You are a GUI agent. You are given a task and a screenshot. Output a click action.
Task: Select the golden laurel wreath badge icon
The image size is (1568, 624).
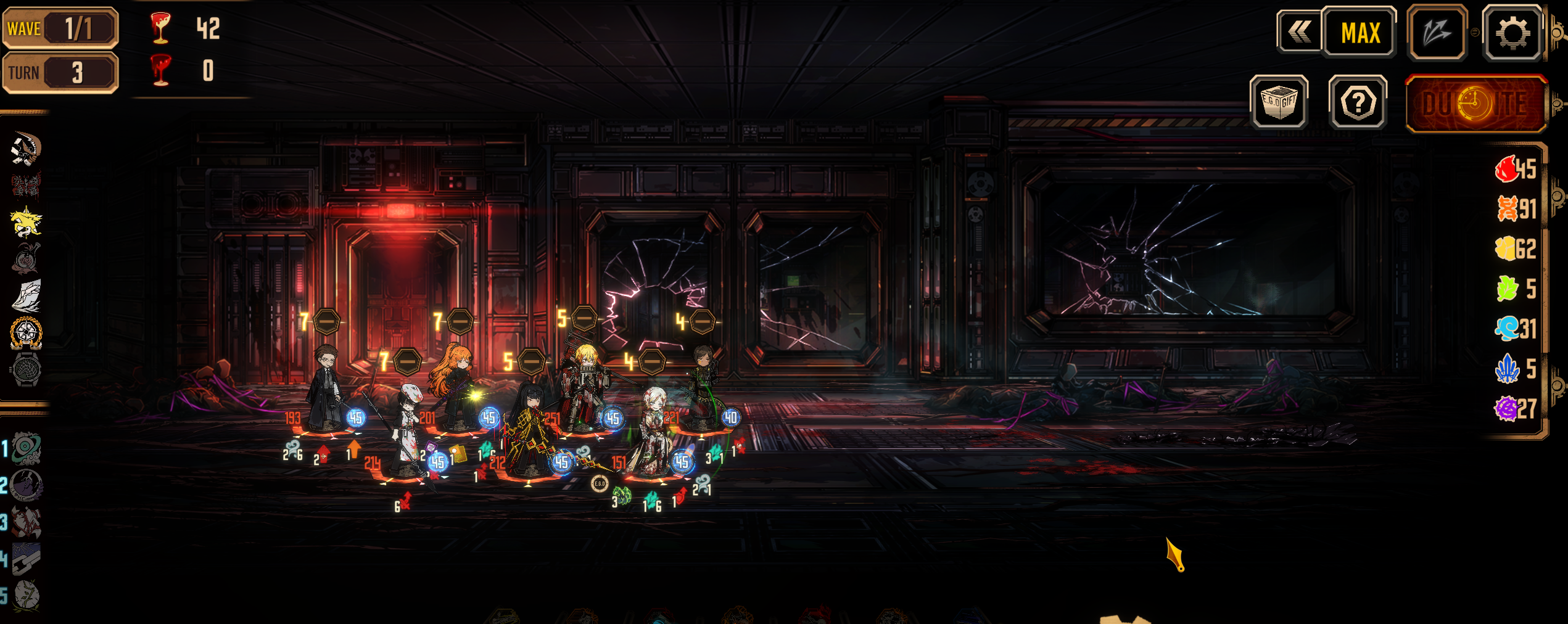pos(26,332)
